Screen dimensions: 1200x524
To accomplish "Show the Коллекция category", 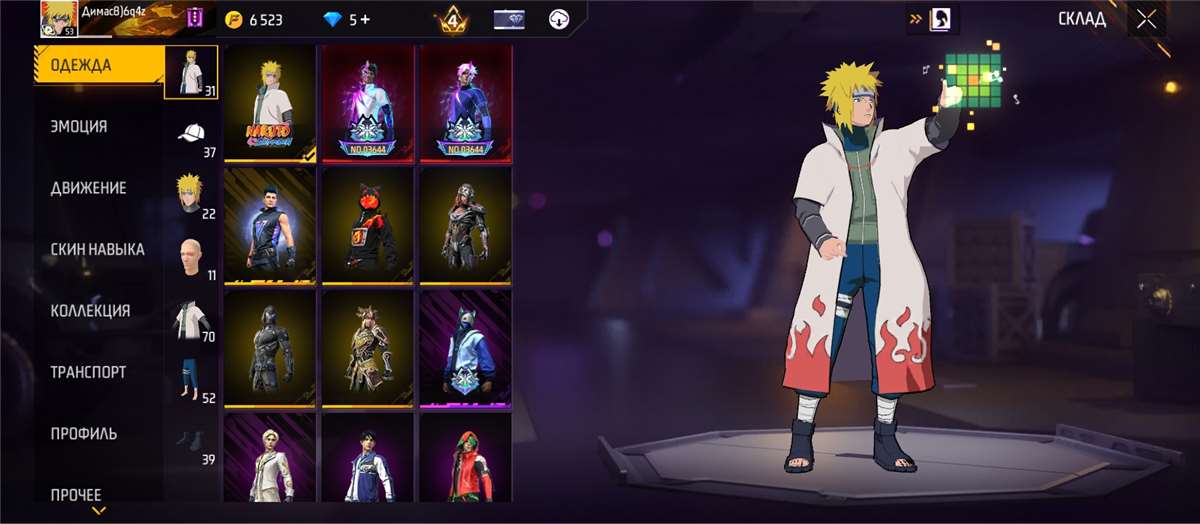I will point(90,311).
